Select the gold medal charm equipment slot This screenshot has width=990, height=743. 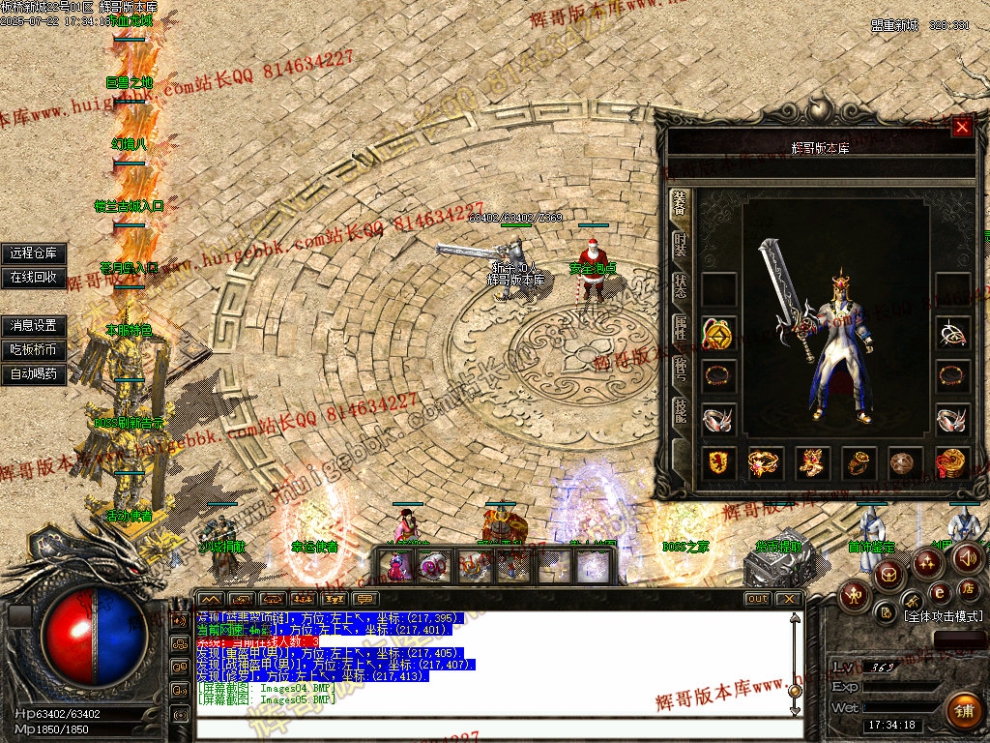coord(718,333)
